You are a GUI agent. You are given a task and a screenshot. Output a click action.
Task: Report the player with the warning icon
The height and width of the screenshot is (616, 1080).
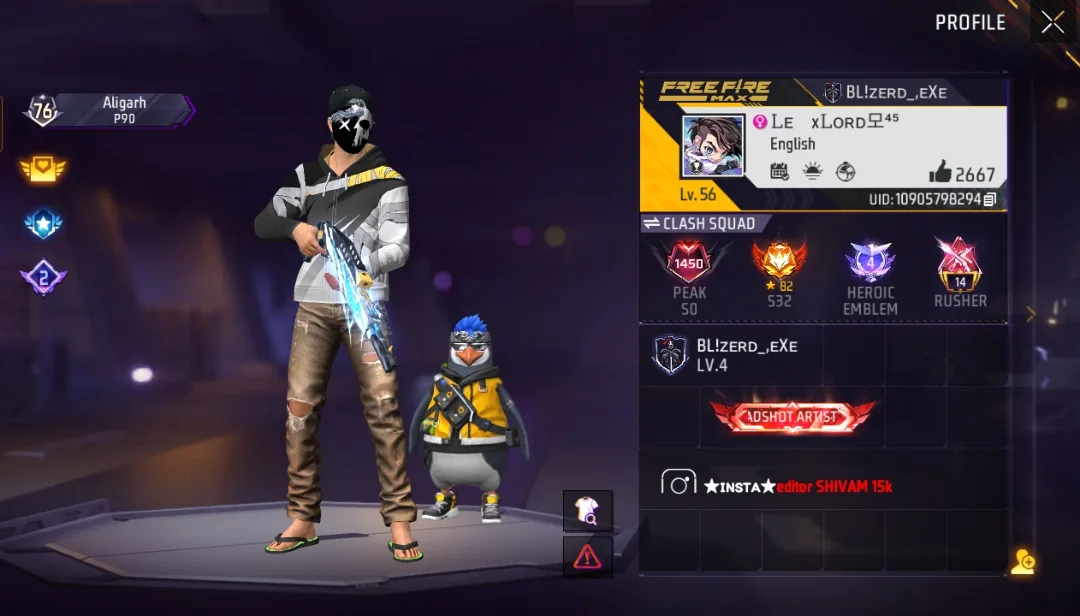(587, 557)
